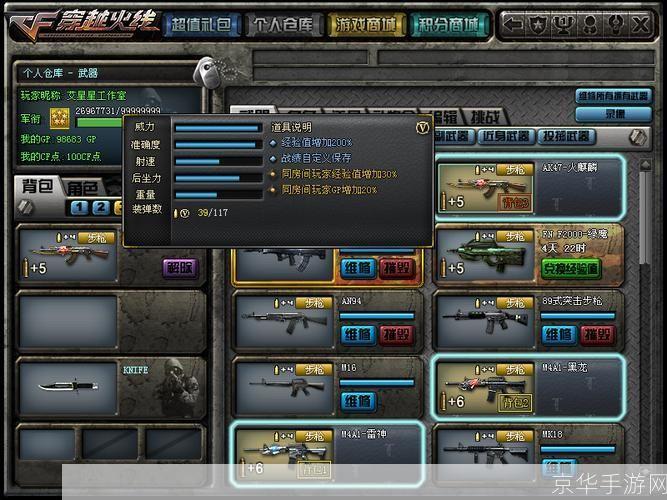Select the KNIFE slot in backpack
Image resolution: width=667 pixels, height=500 pixels.
pyautogui.click(x=110, y=386)
